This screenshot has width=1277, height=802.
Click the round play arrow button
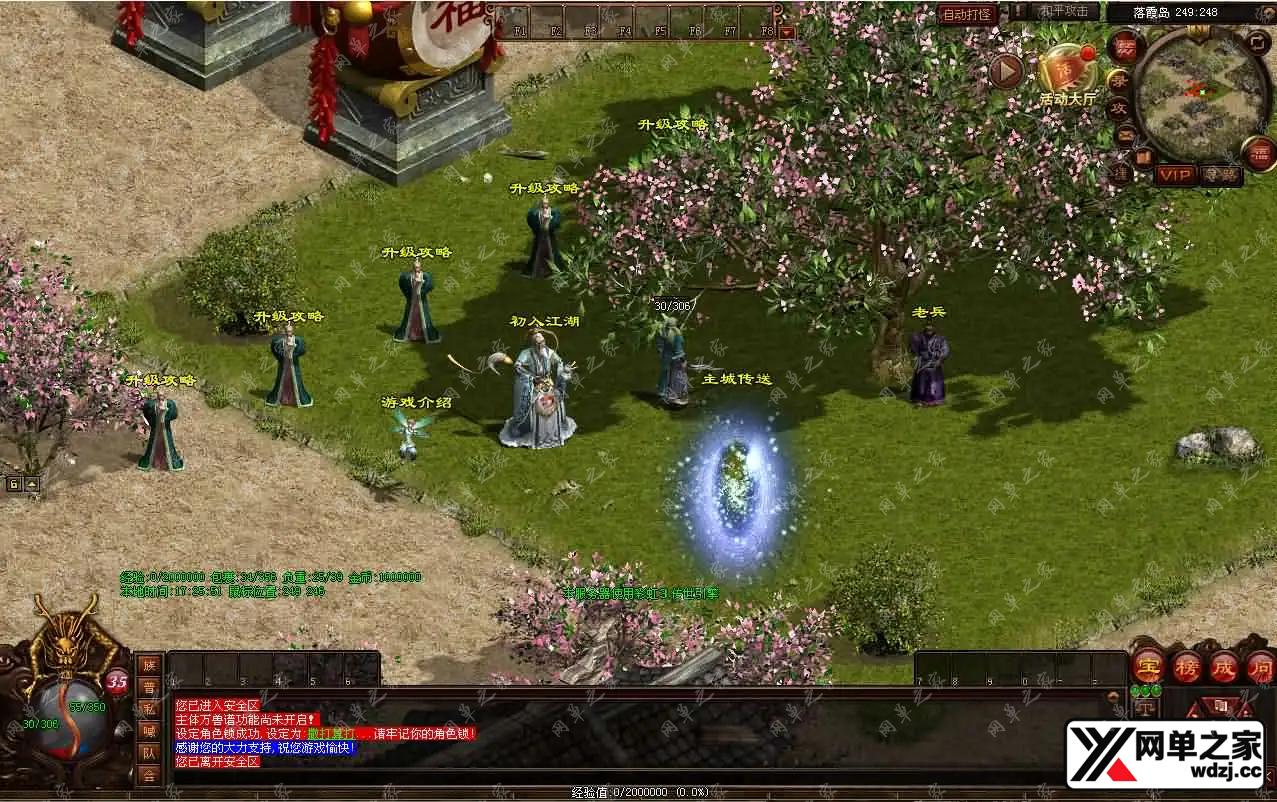pos(1005,71)
